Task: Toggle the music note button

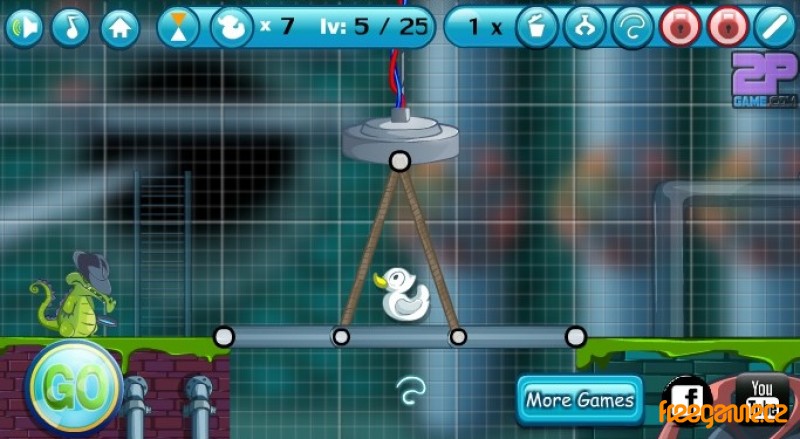Action: click(71, 27)
